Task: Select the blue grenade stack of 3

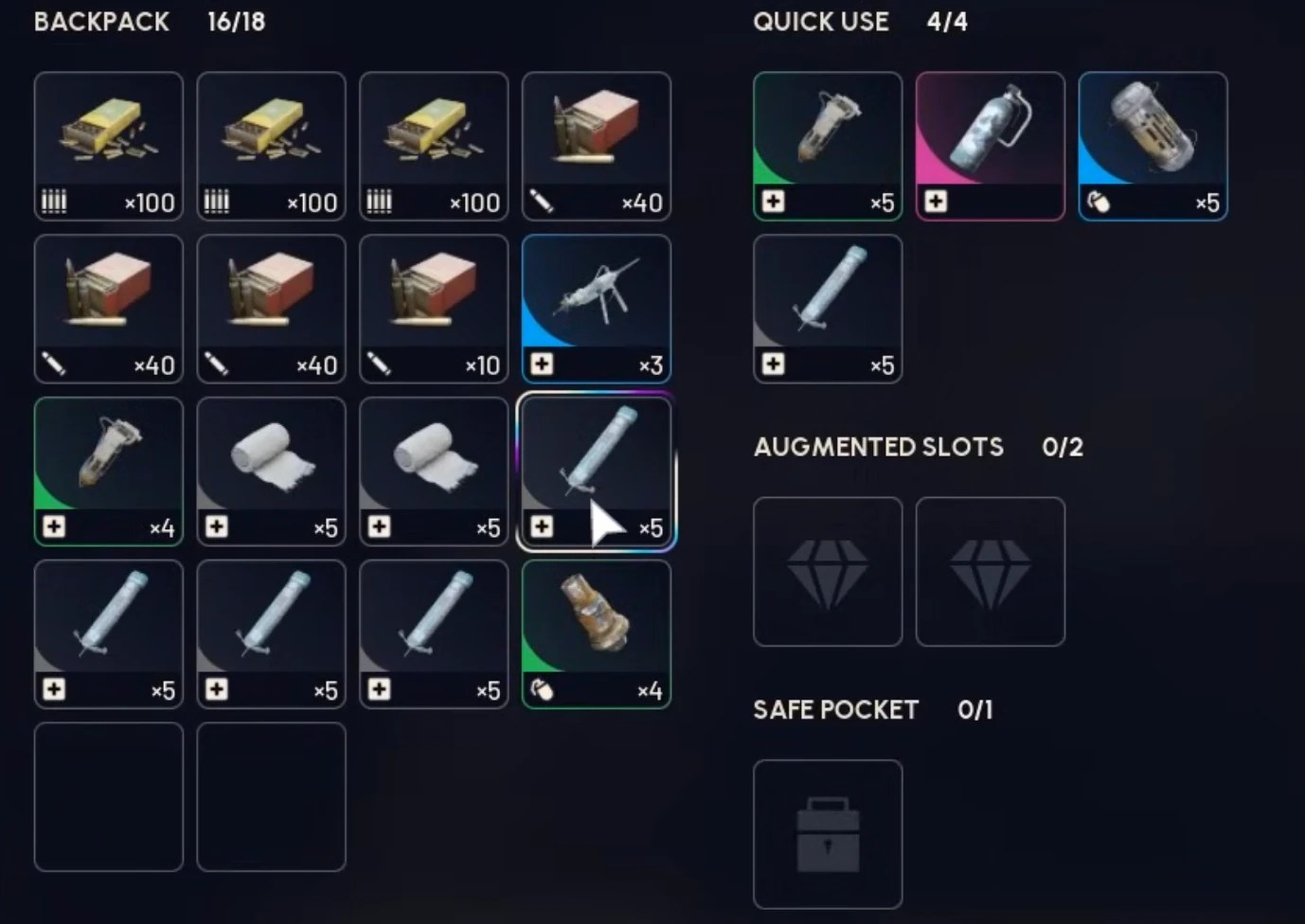Action: (x=597, y=309)
